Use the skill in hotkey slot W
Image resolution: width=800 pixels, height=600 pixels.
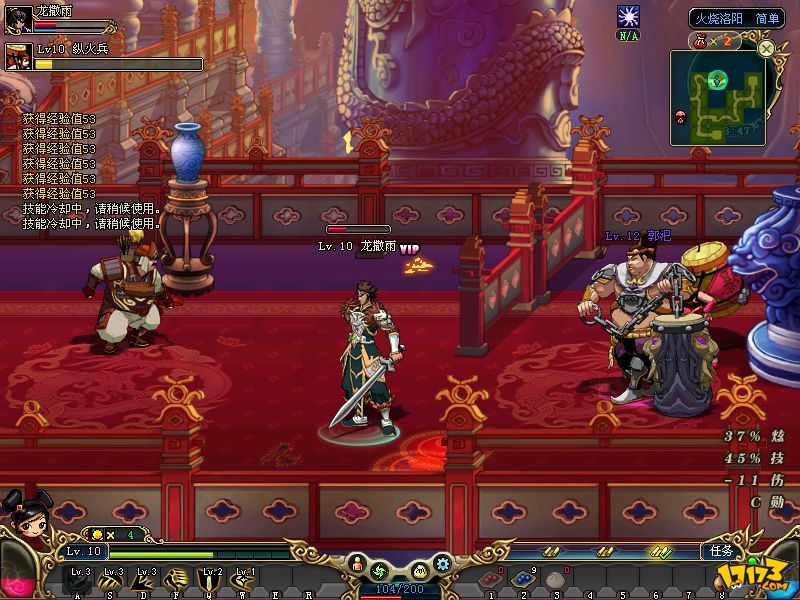[244, 579]
